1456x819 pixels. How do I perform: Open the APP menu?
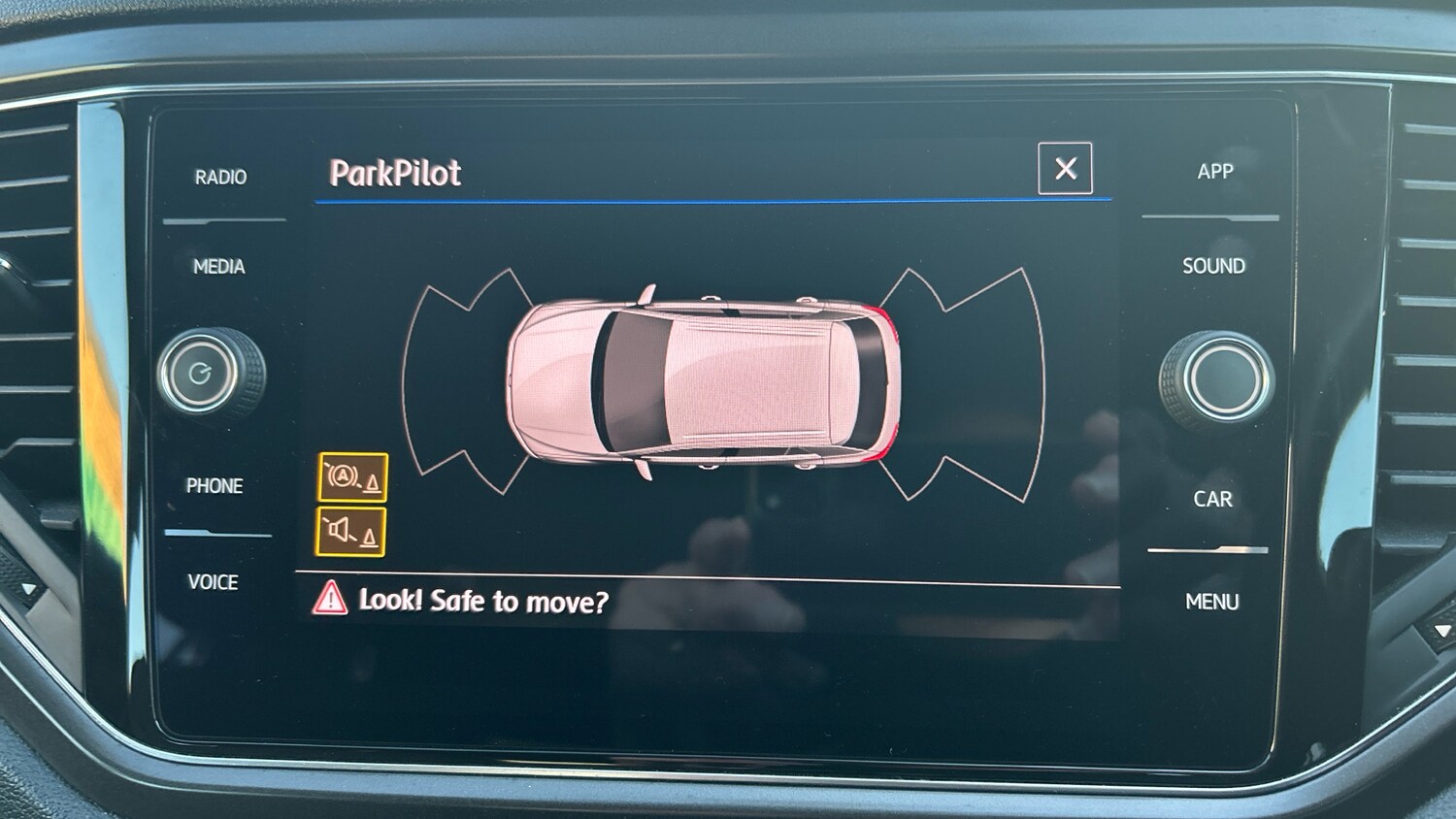[x=1214, y=172]
